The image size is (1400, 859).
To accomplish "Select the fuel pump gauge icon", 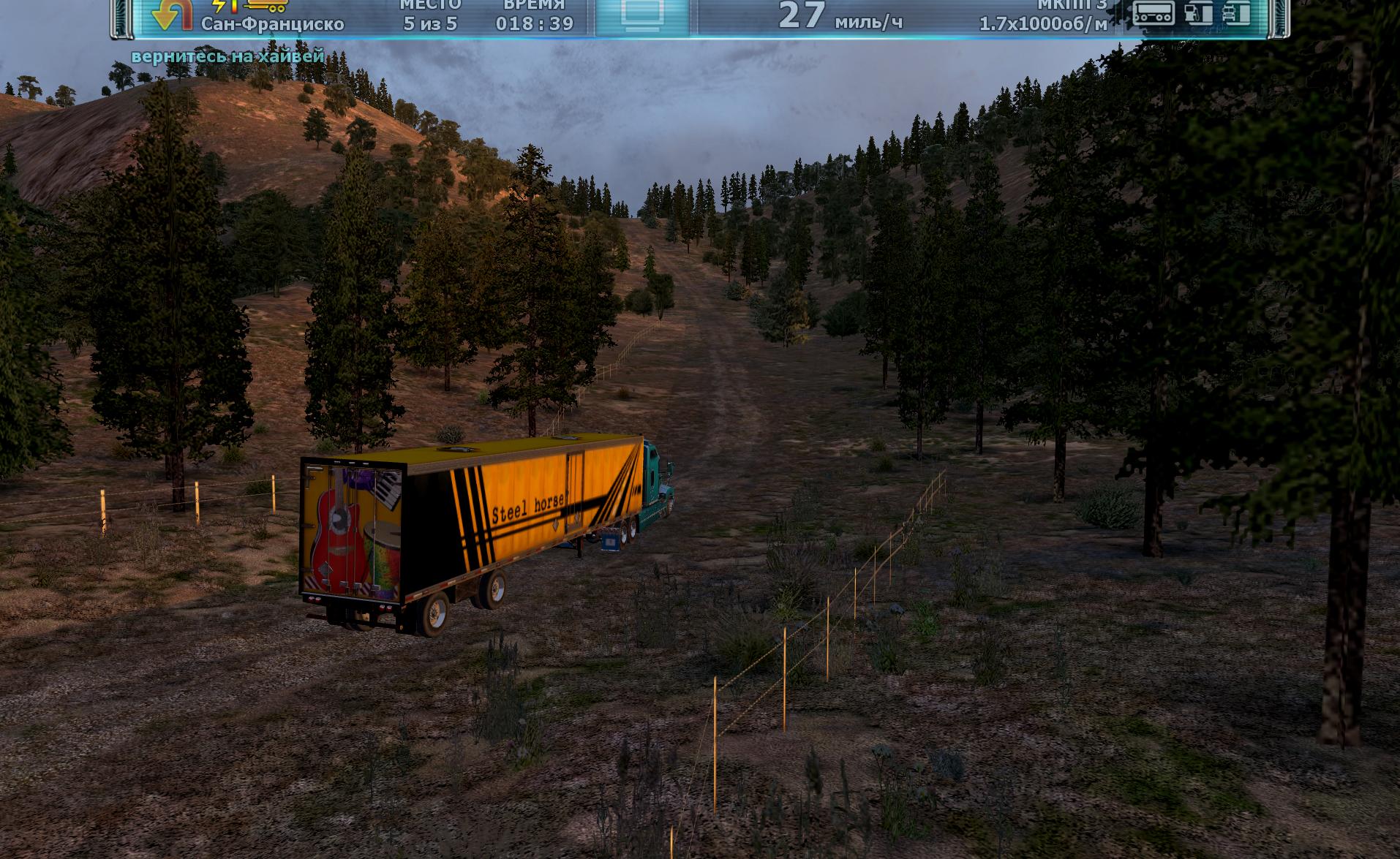I will point(1198,12).
